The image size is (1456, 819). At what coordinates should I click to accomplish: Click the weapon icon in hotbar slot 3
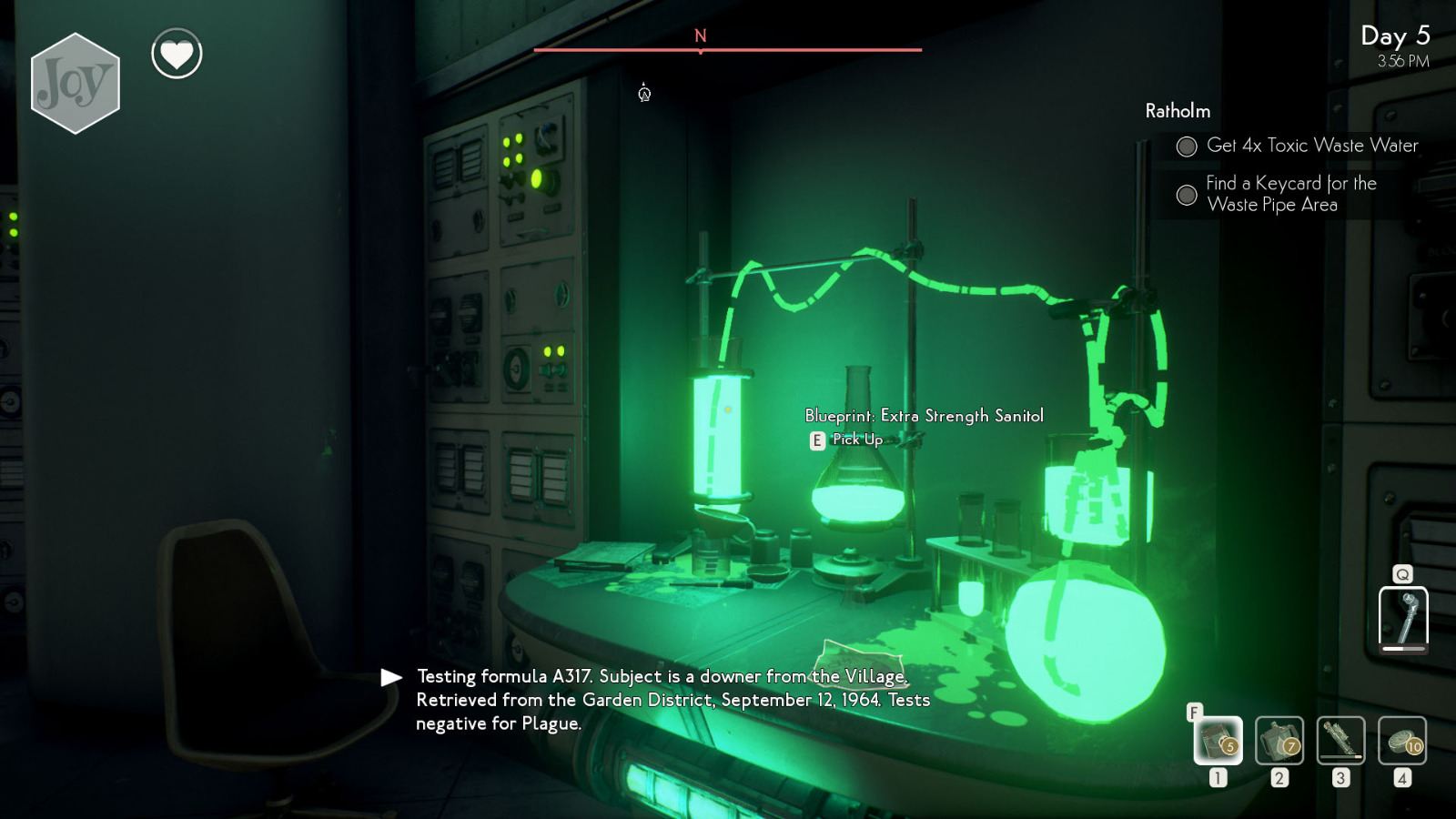1341,742
